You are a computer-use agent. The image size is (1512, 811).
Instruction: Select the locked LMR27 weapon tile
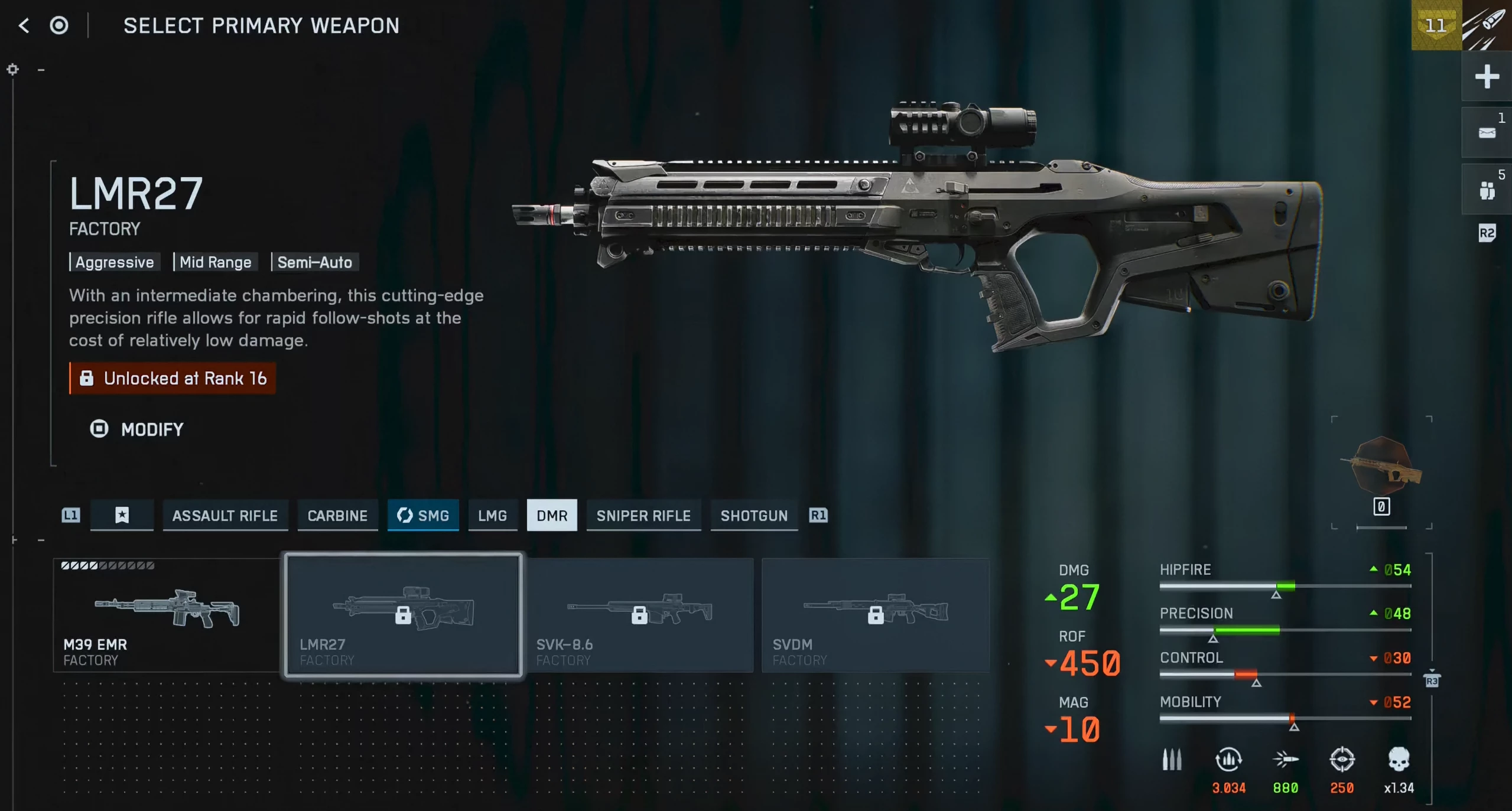coord(403,614)
